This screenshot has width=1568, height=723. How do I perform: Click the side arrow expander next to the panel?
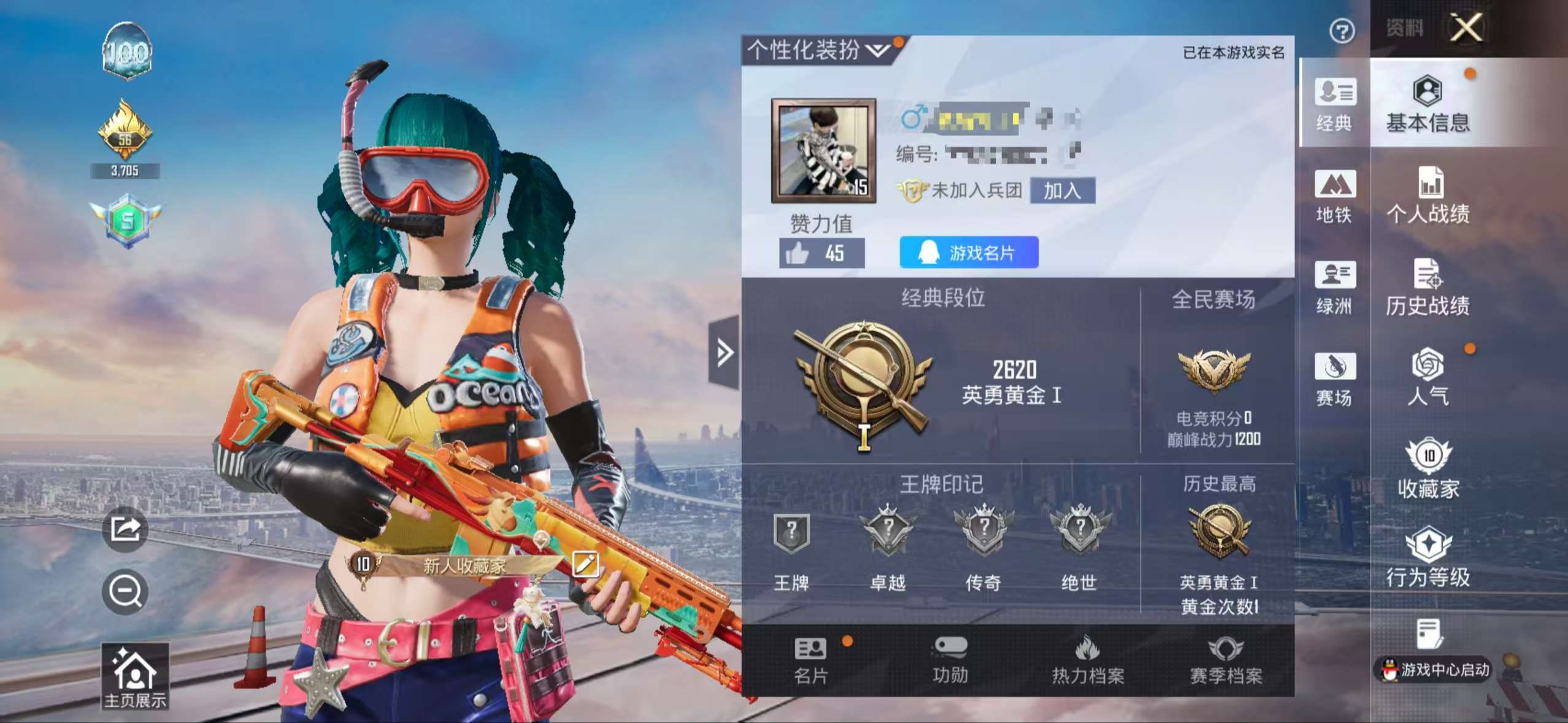726,351
